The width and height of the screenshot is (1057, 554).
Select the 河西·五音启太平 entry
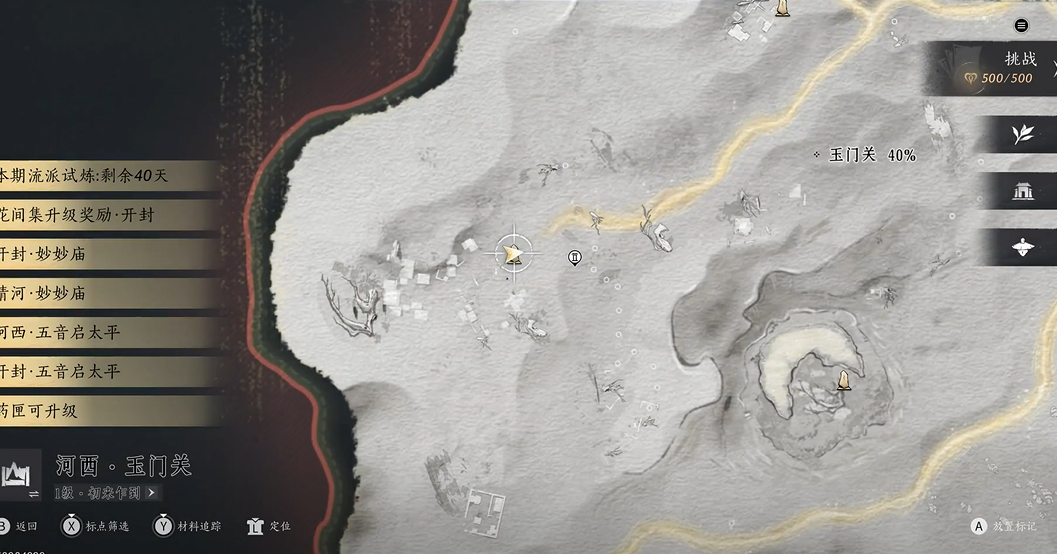pyautogui.click(x=100, y=332)
